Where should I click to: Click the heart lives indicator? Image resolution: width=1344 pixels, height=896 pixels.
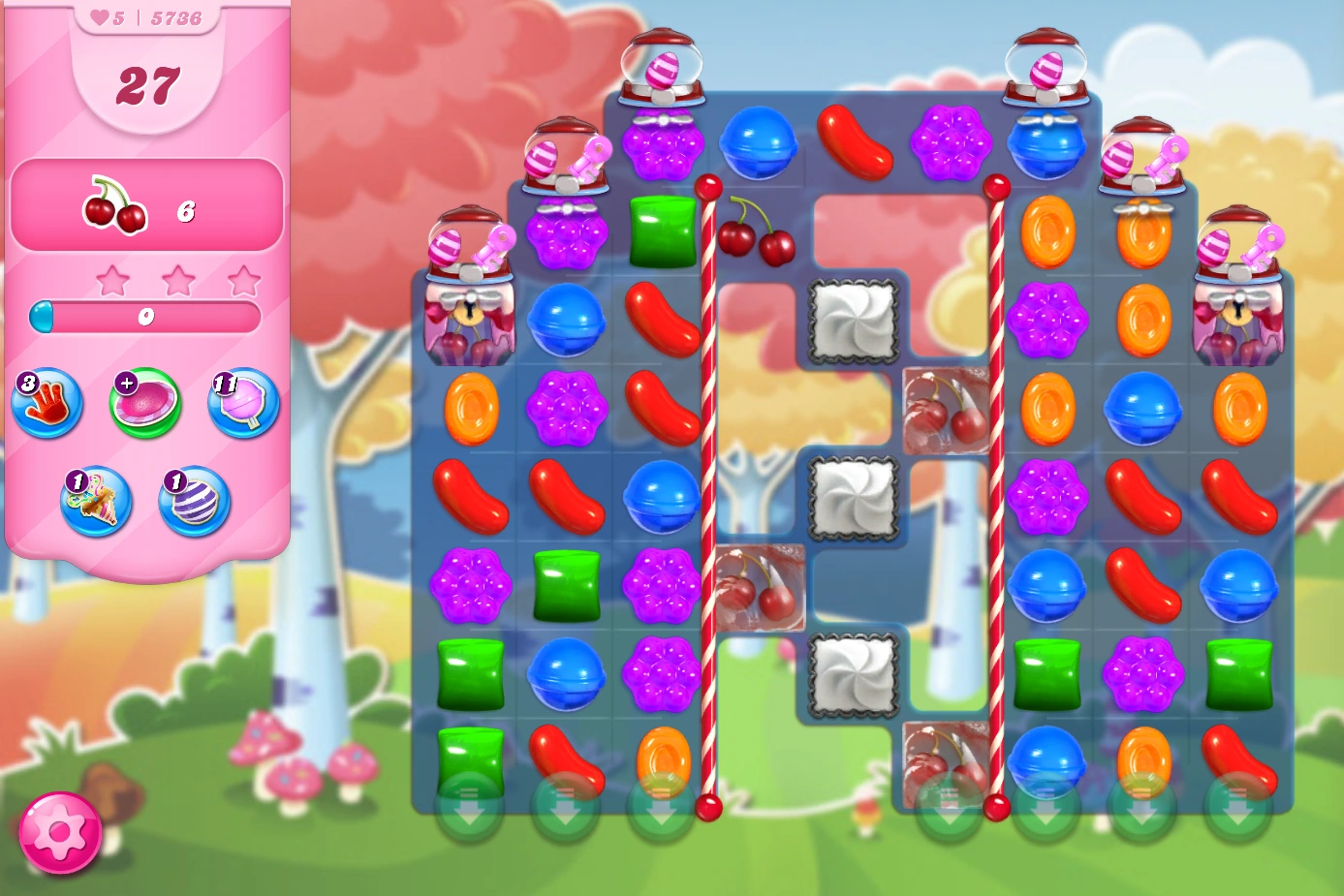(x=100, y=17)
